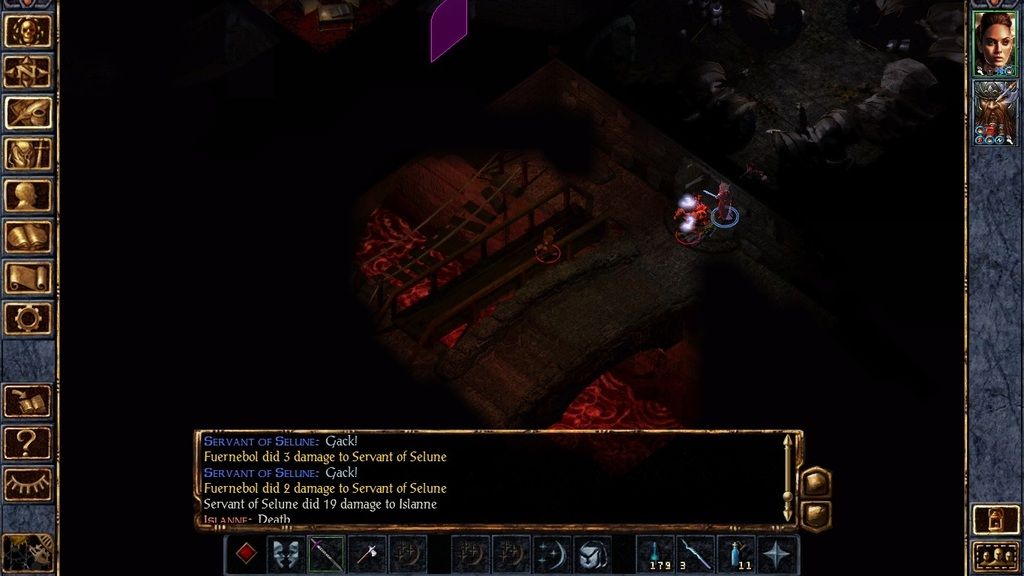The height and width of the screenshot is (576, 1024).
Task: Toggle the closed-eye highlight button
Action: (28, 483)
